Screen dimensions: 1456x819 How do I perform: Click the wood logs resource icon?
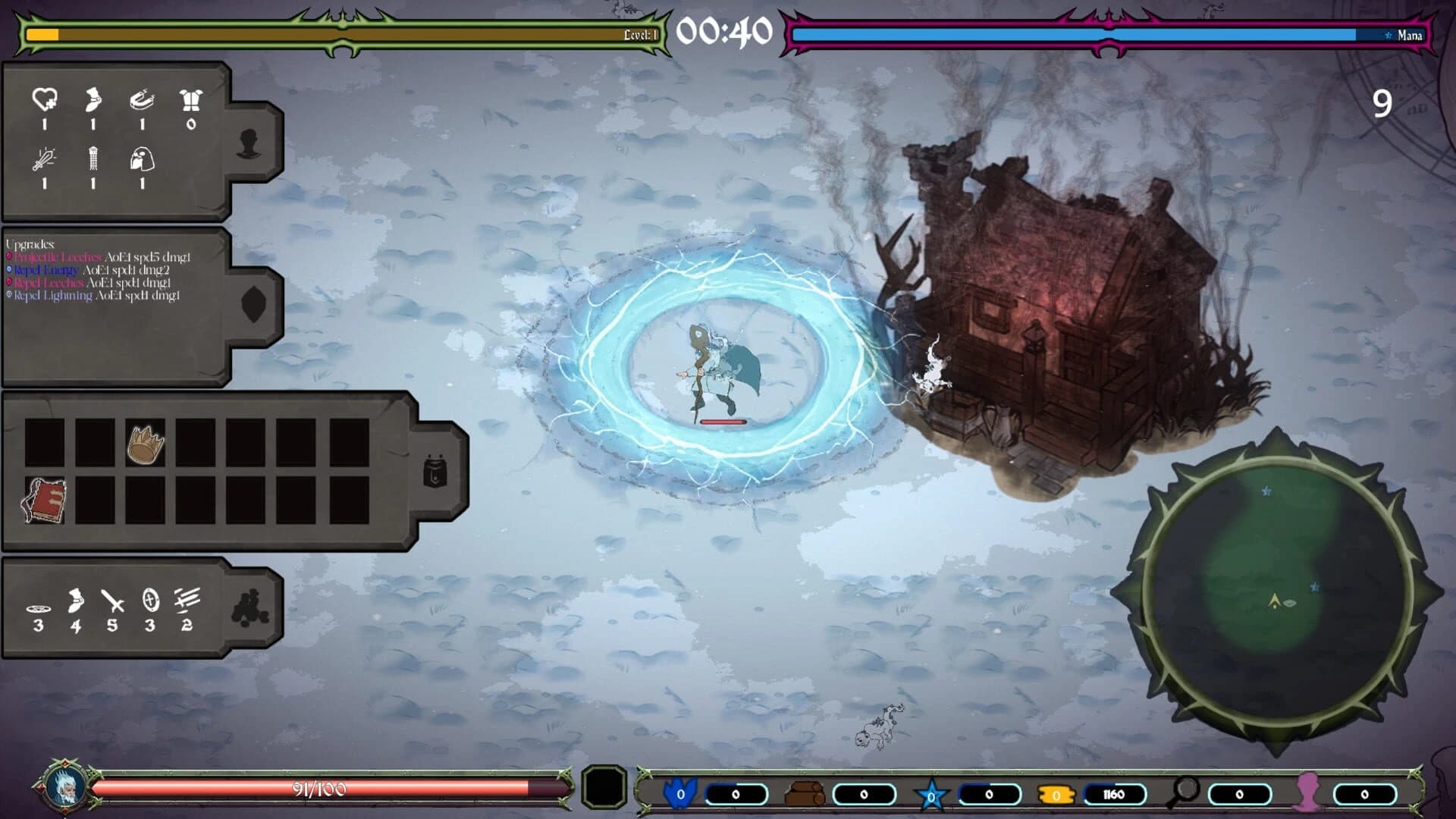click(x=805, y=792)
